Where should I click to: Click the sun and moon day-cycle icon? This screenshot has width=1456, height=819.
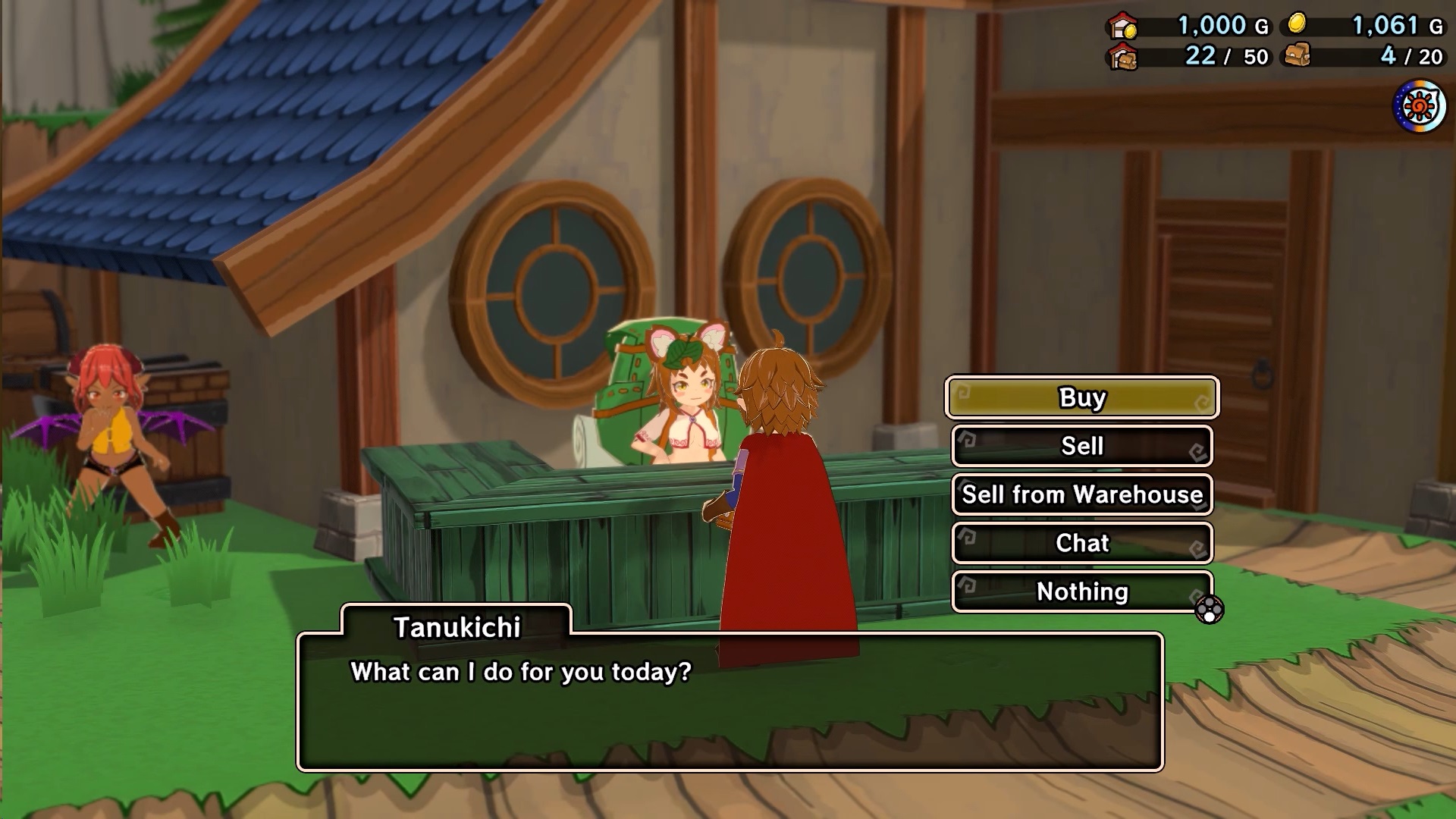click(x=1419, y=107)
